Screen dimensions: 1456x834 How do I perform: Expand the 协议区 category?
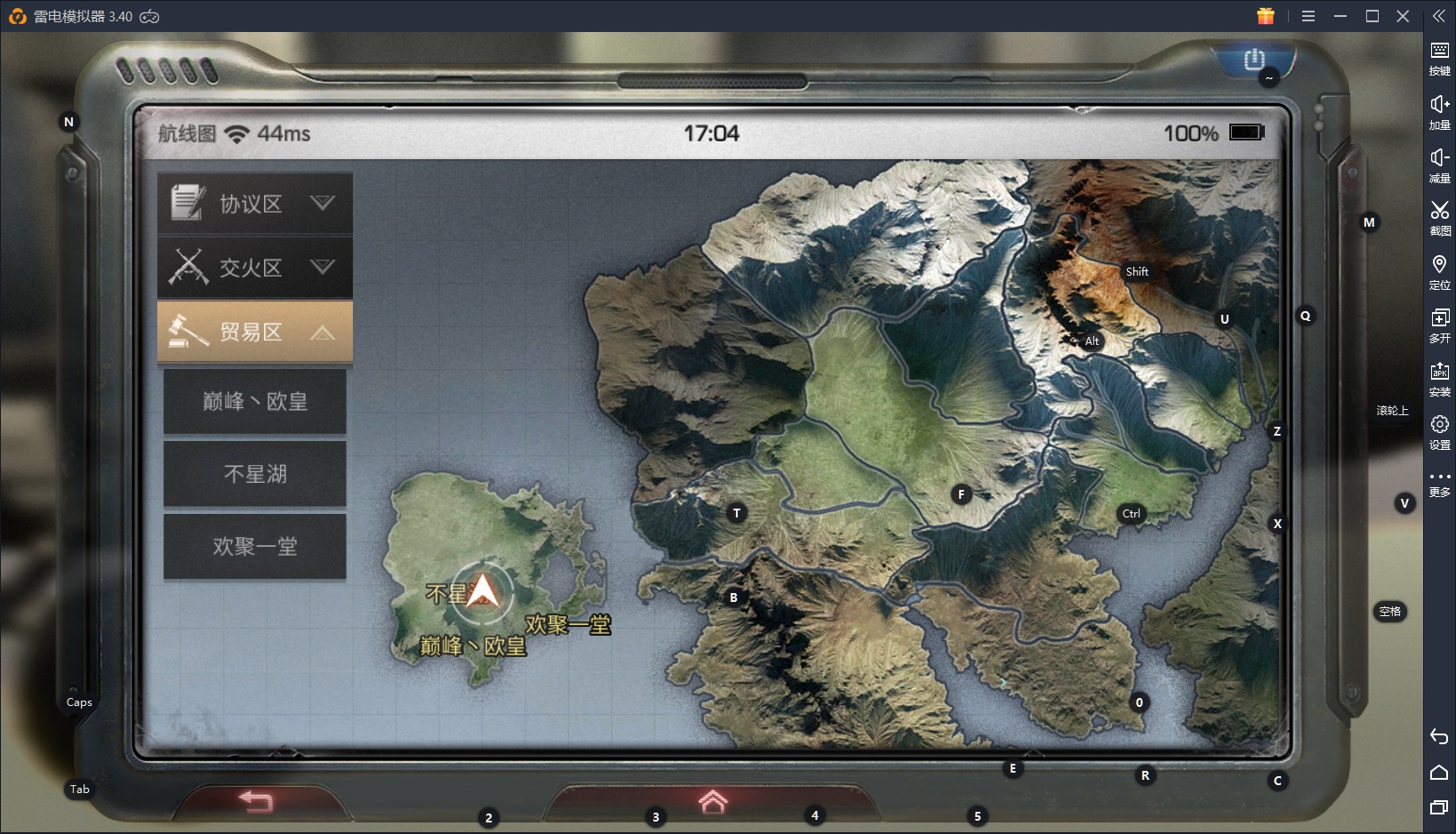tap(255, 204)
